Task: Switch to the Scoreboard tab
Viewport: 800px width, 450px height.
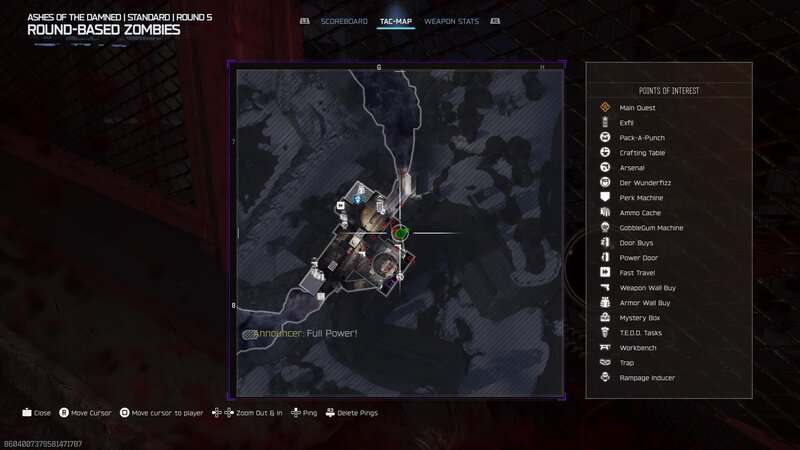Action: [345, 21]
